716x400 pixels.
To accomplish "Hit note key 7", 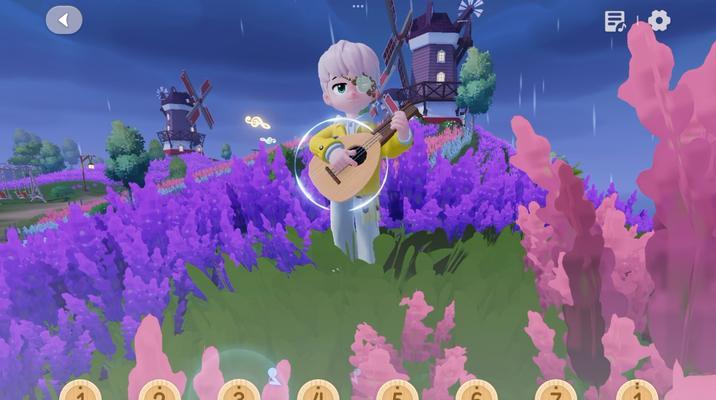I will pos(556,391).
